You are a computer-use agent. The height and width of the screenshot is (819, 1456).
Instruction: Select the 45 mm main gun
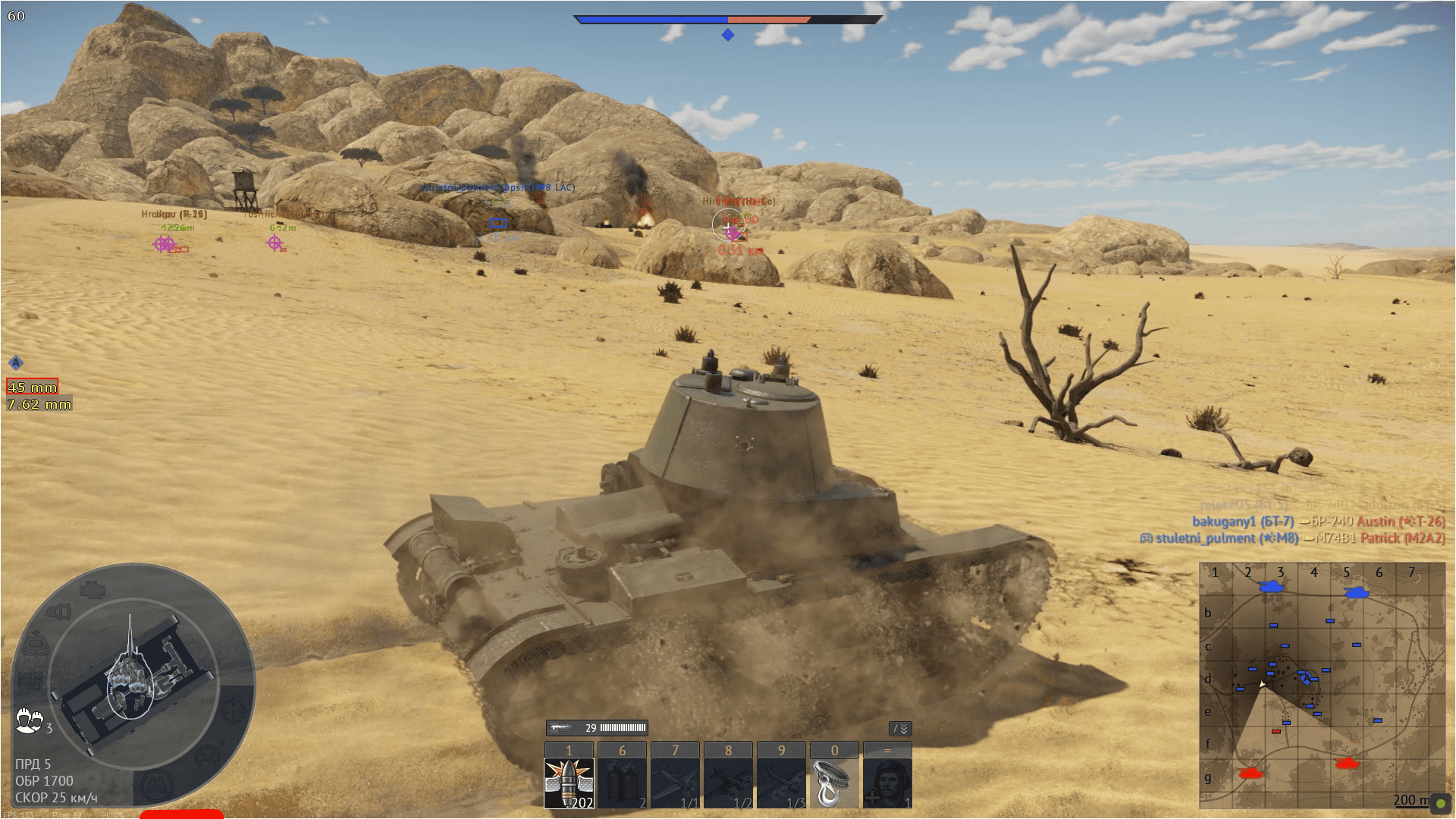(33, 388)
